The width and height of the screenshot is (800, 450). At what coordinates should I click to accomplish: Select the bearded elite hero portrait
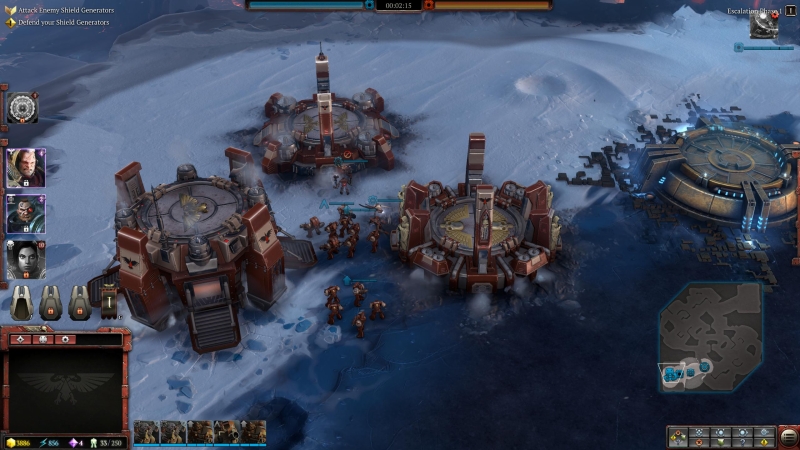coord(24,167)
